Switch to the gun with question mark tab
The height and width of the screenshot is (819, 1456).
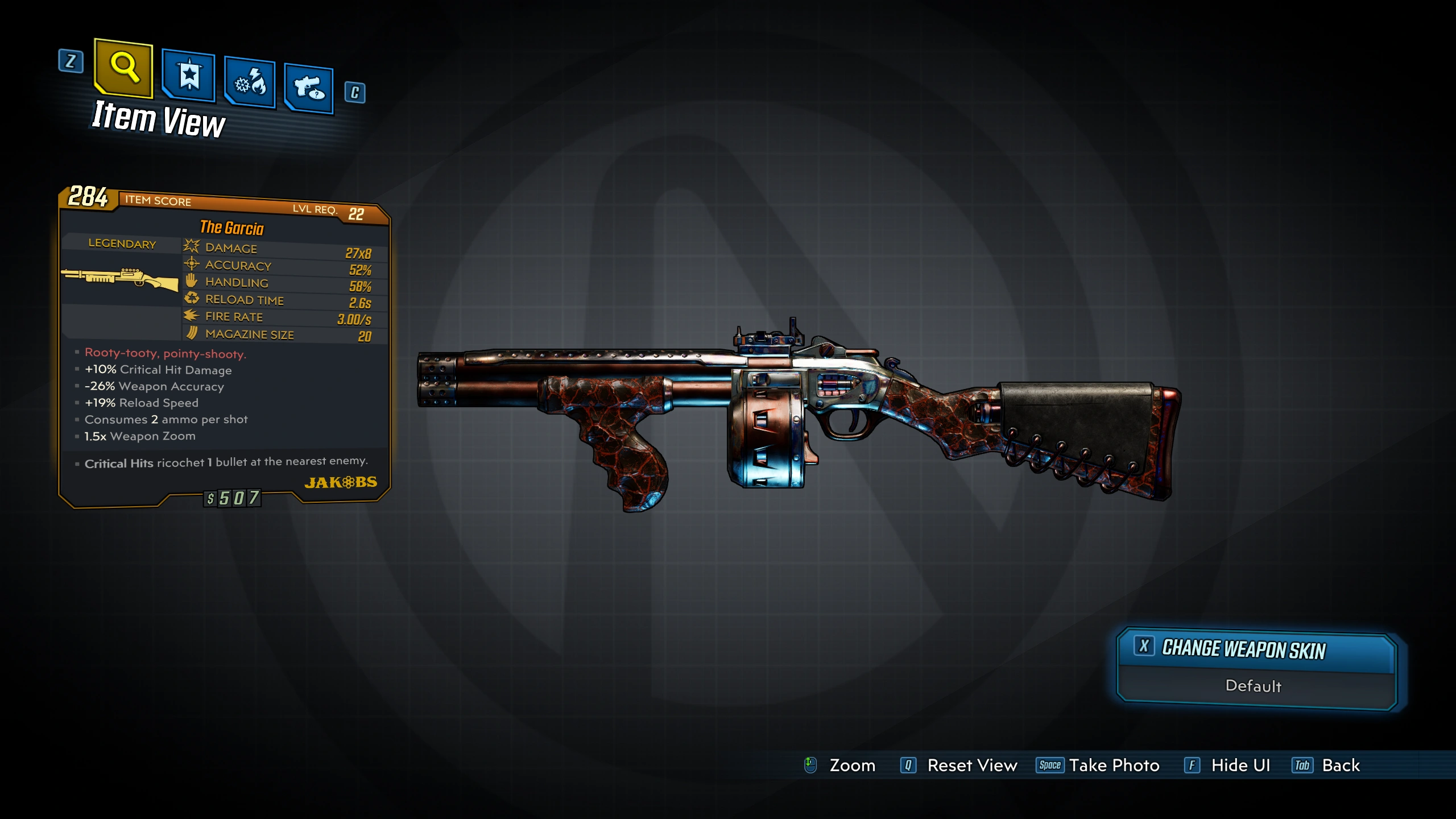coord(309,88)
